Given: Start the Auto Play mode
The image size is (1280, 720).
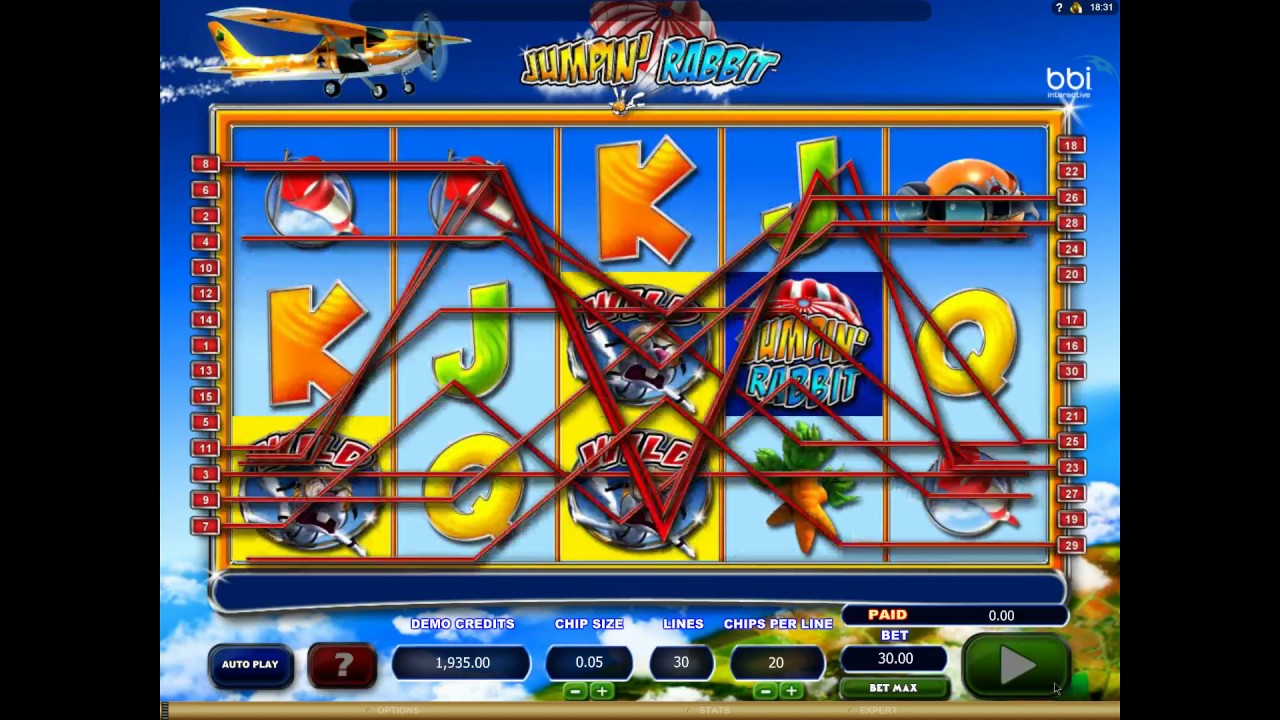Looking at the screenshot, I should click(250, 664).
